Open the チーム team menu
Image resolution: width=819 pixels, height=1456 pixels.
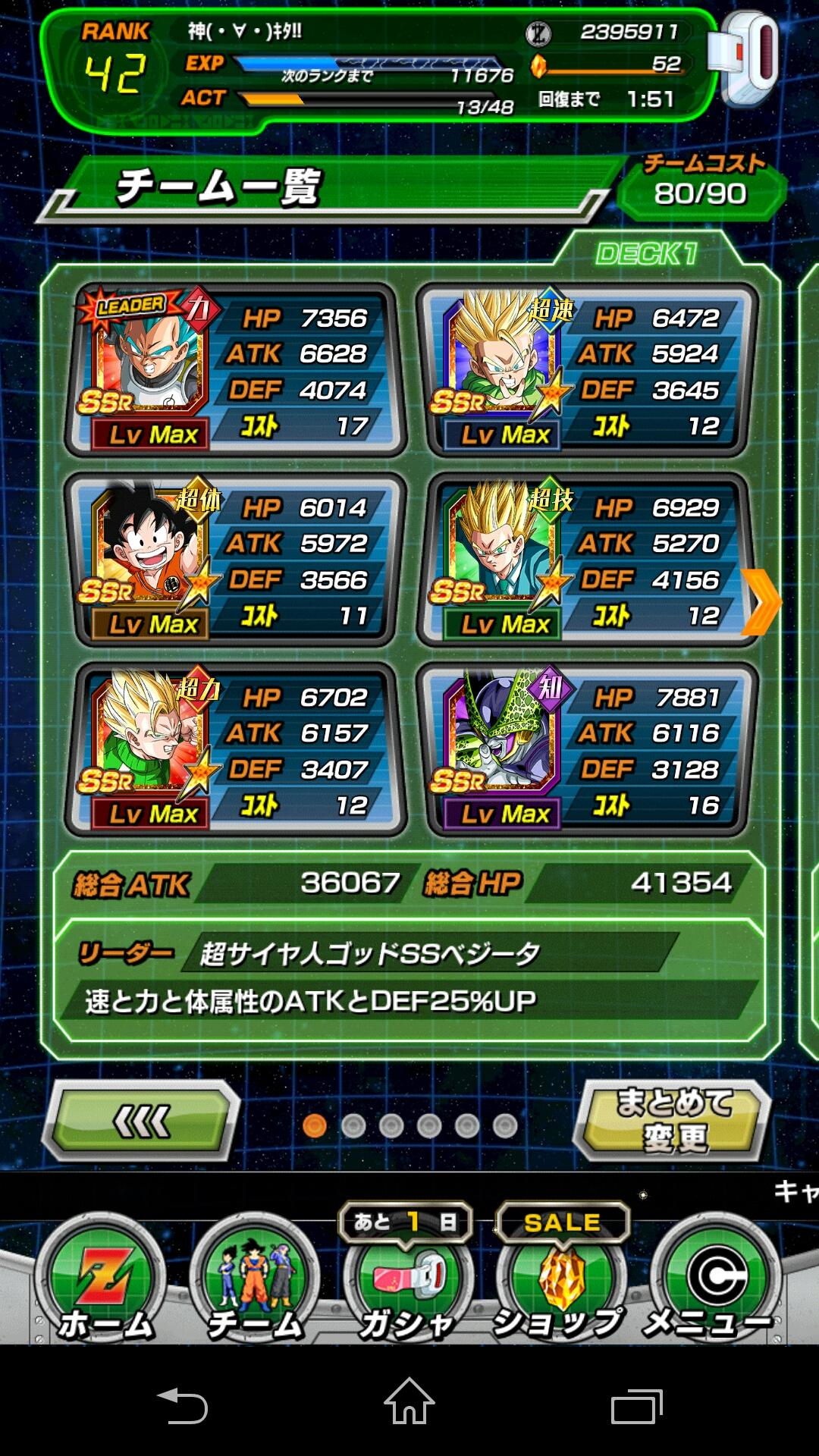pos(255,1282)
